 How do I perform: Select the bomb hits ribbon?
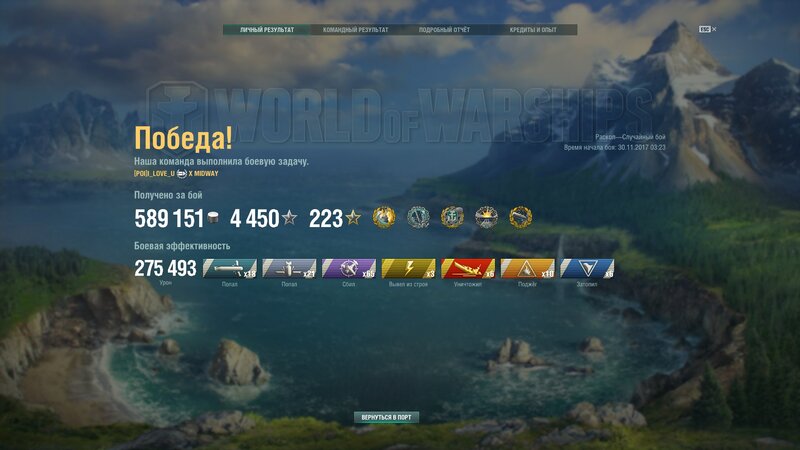[x=289, y=268]
